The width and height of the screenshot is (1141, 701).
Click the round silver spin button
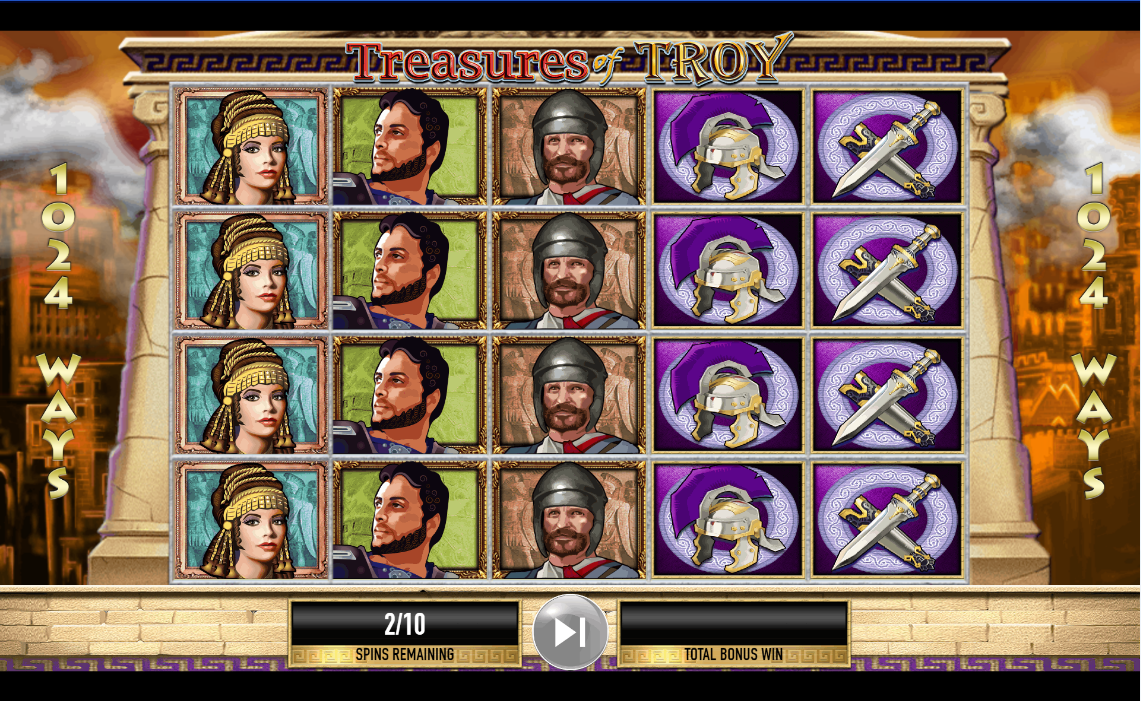[x=570, y=632]
